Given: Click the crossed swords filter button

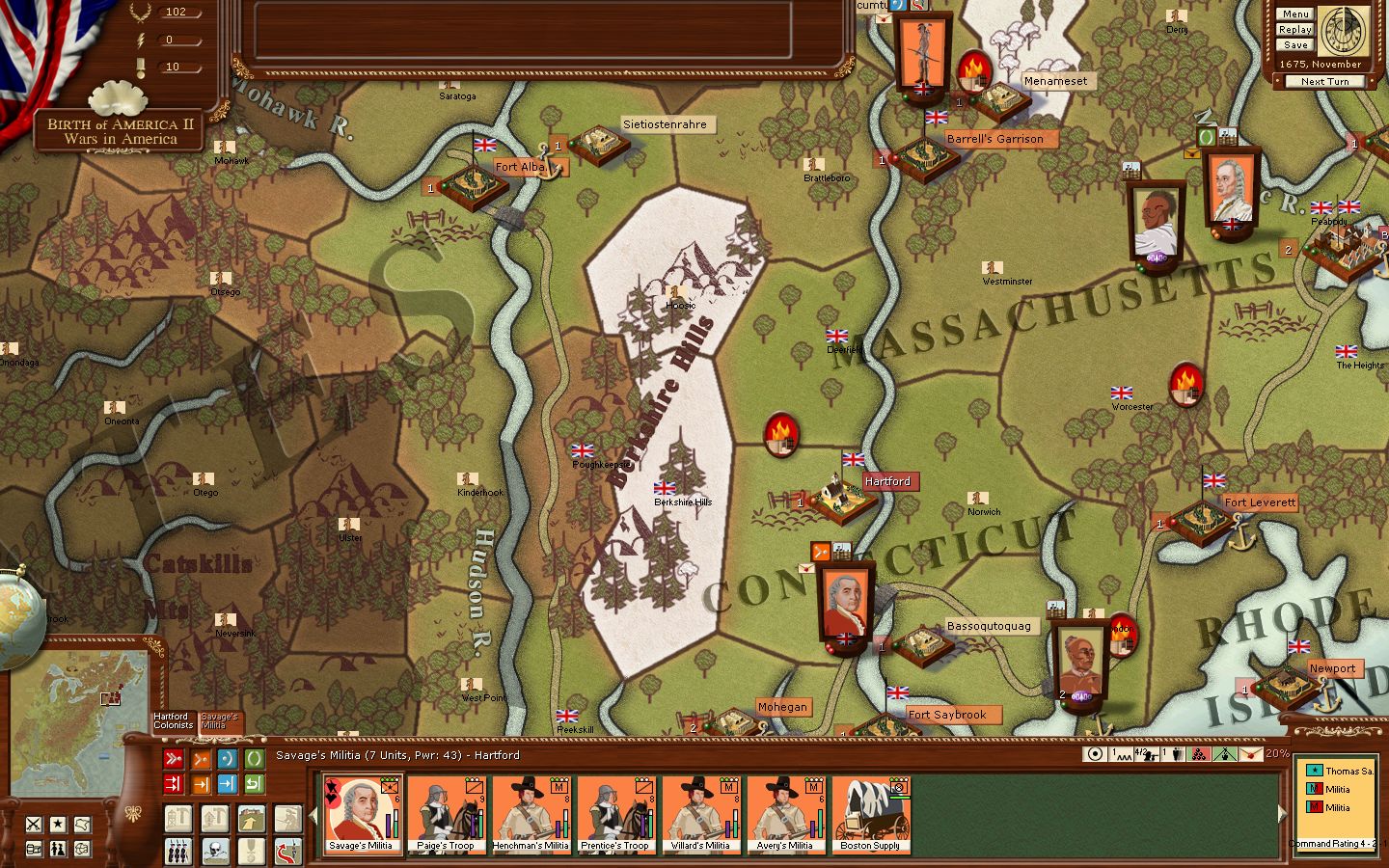Looking at the screenshot, I should coord(34,825).
